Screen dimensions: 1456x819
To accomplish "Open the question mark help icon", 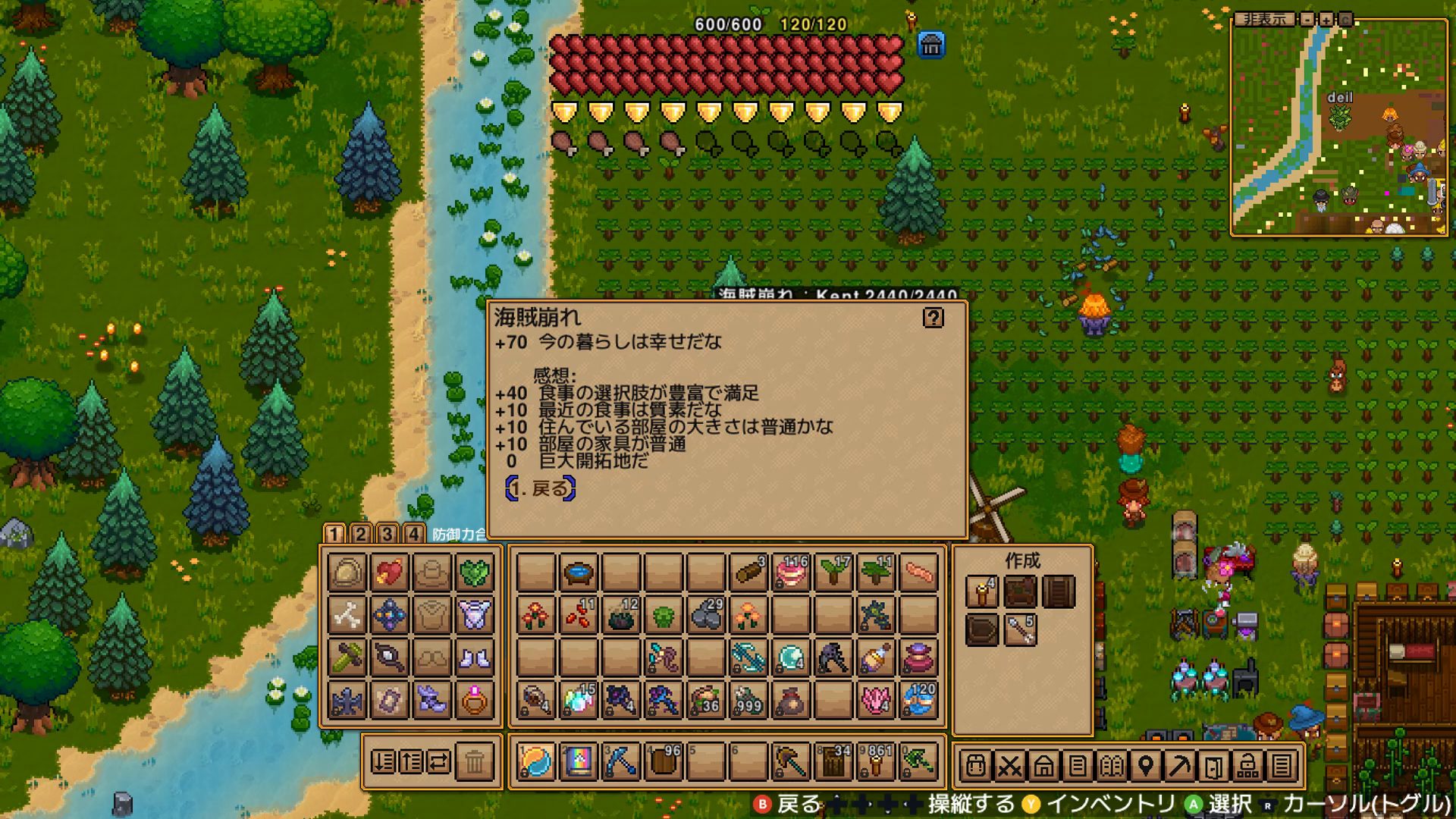I will pos(933,318).
